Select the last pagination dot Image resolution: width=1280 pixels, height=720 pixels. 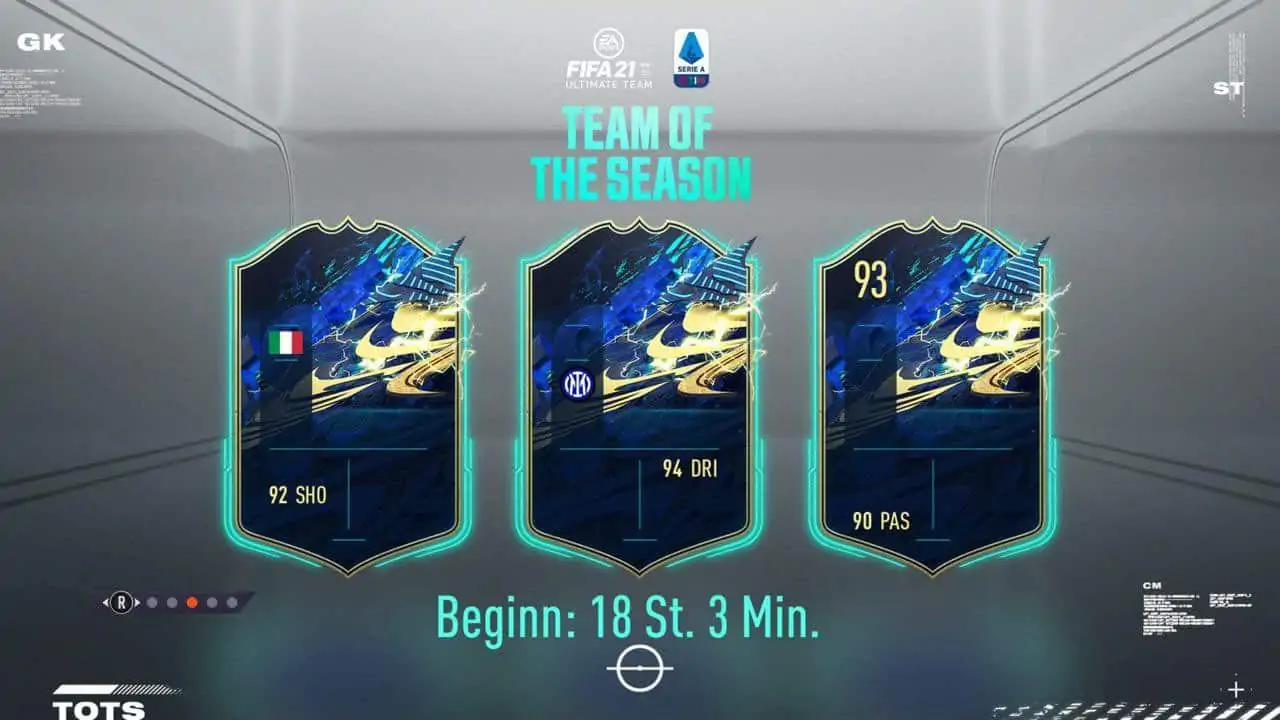tap(232, 602)
